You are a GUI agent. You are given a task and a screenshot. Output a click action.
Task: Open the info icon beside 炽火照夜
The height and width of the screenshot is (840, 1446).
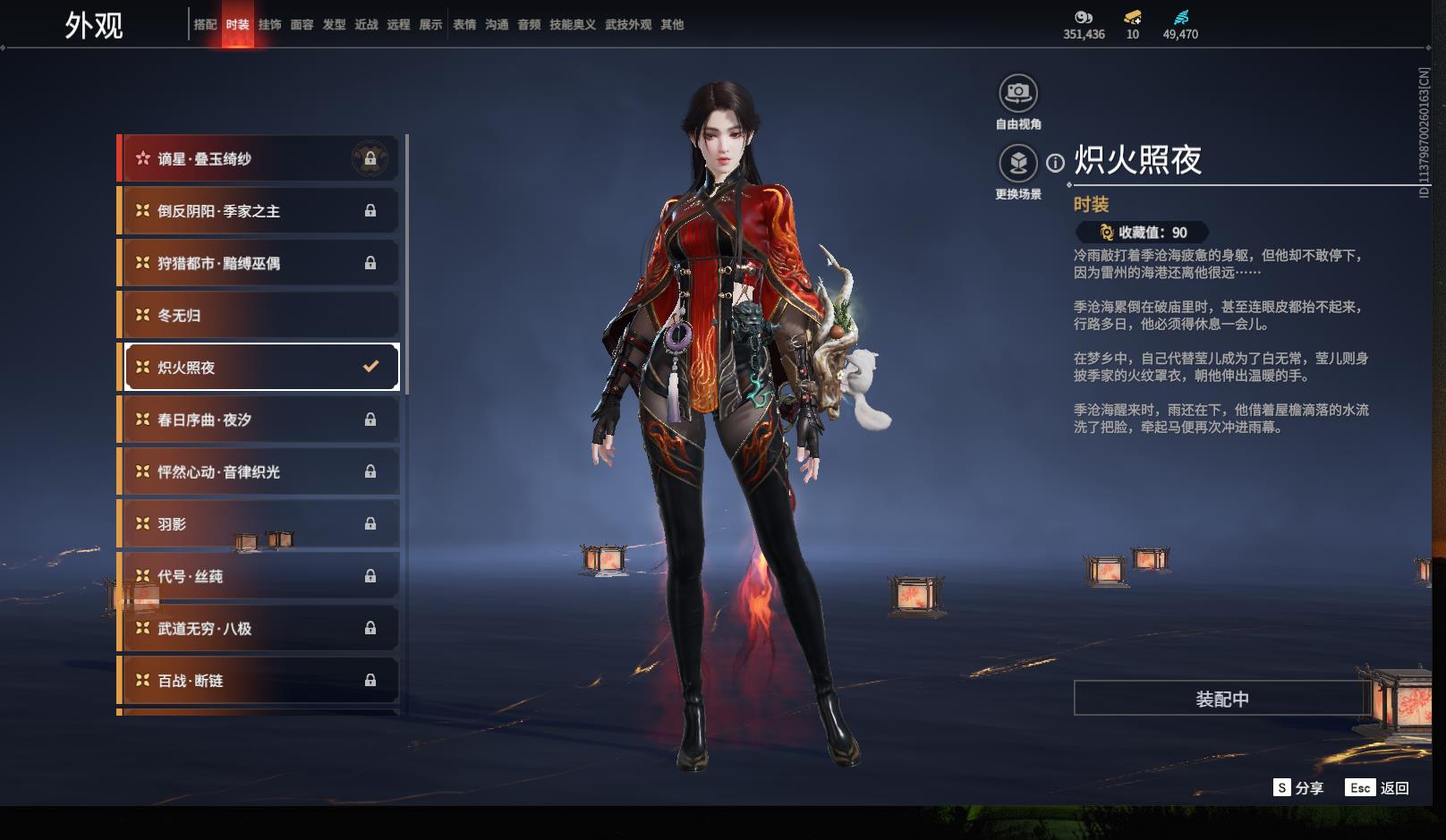(1056, 163)
